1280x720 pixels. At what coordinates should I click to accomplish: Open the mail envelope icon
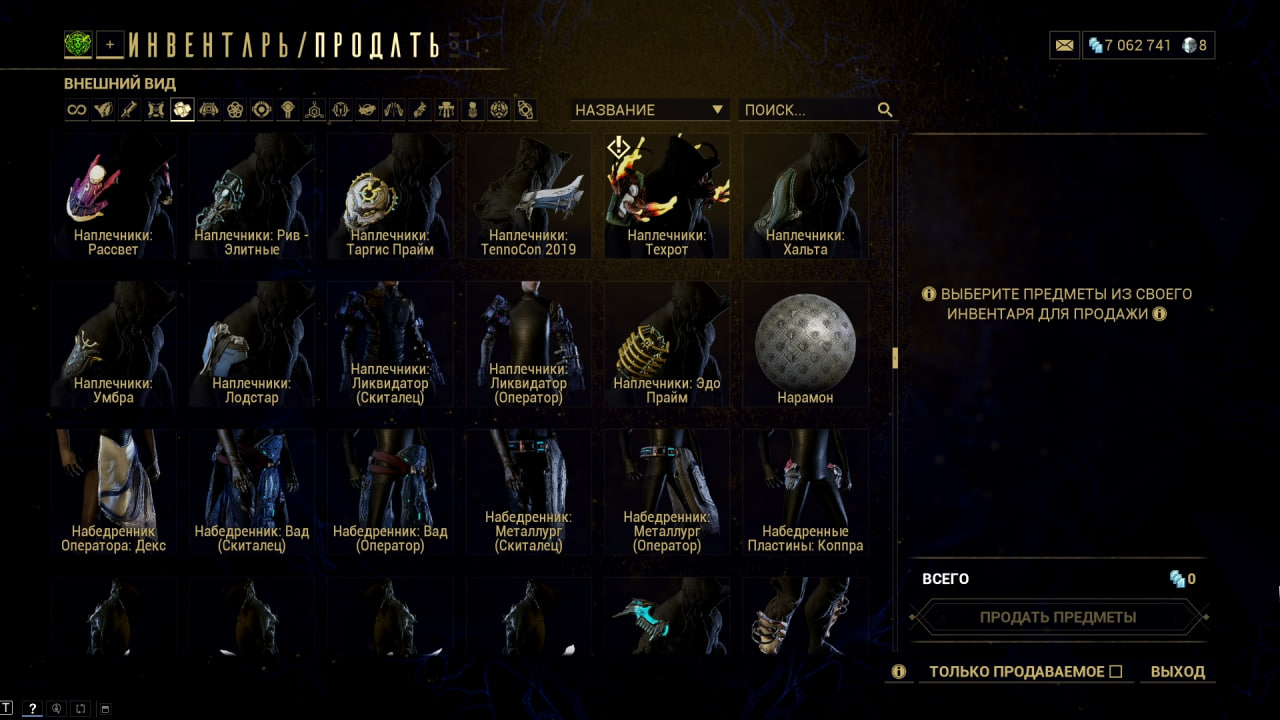1064,45
